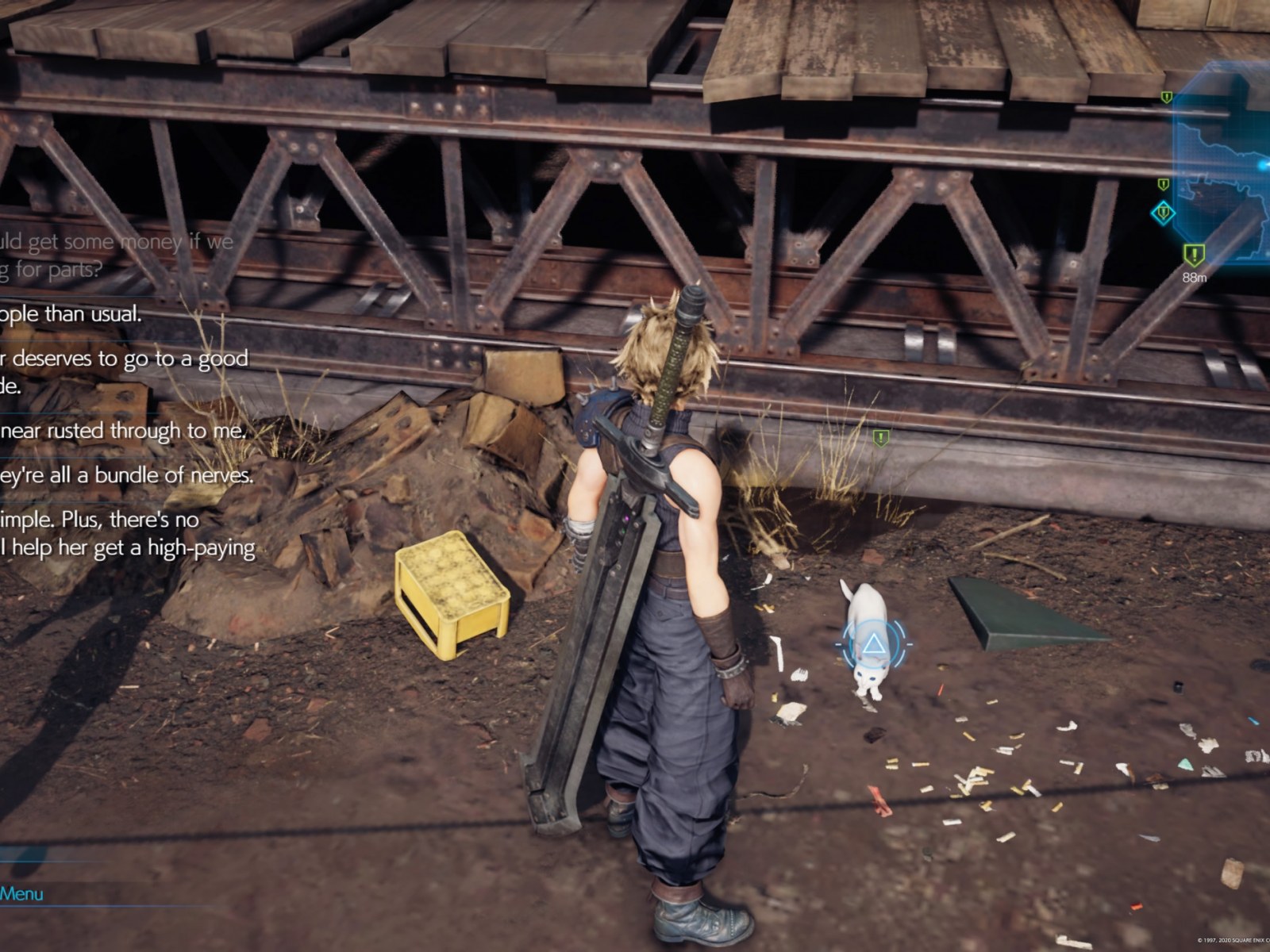Select the green quest marker above the dry grass
1270x952 pixels.
pyautogui.click(x=880, y=437)
